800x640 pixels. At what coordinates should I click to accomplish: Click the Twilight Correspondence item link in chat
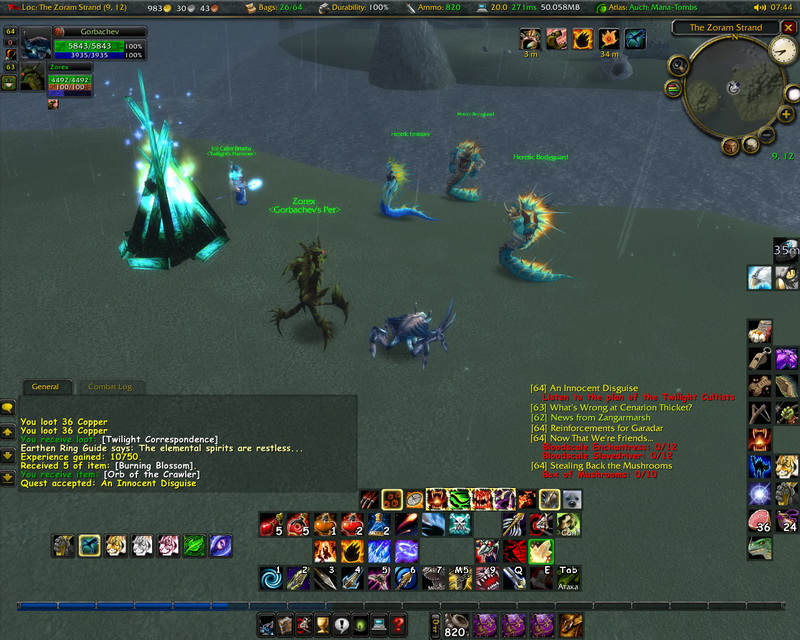pyautogui.click(x=160, y=439)
